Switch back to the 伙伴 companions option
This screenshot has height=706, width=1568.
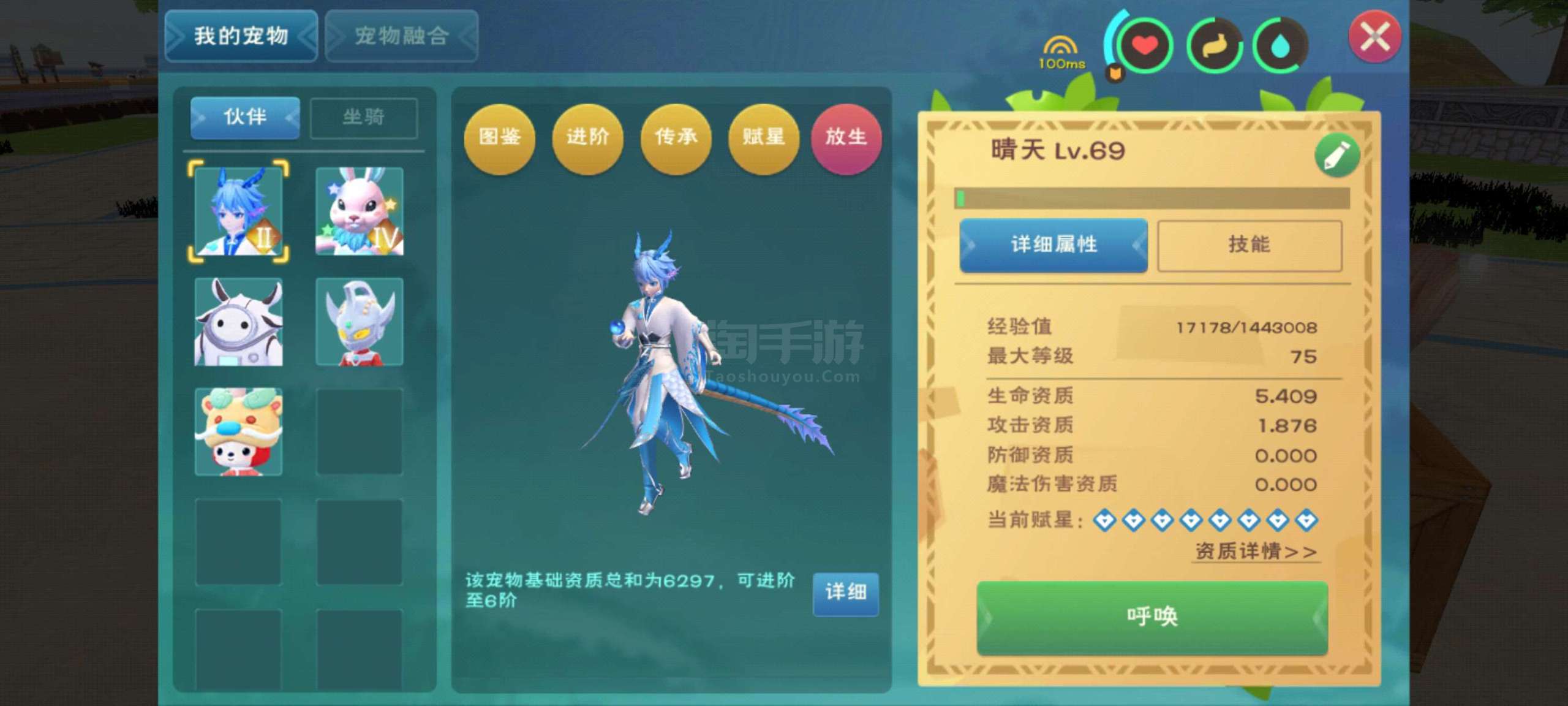244,118
